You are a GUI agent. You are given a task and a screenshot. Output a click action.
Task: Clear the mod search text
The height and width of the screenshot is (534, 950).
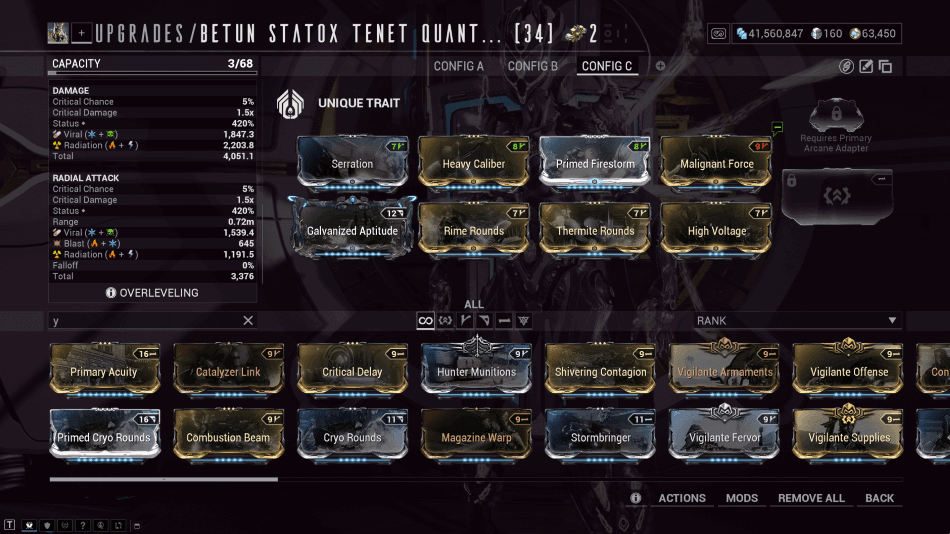tap(248, 321)
